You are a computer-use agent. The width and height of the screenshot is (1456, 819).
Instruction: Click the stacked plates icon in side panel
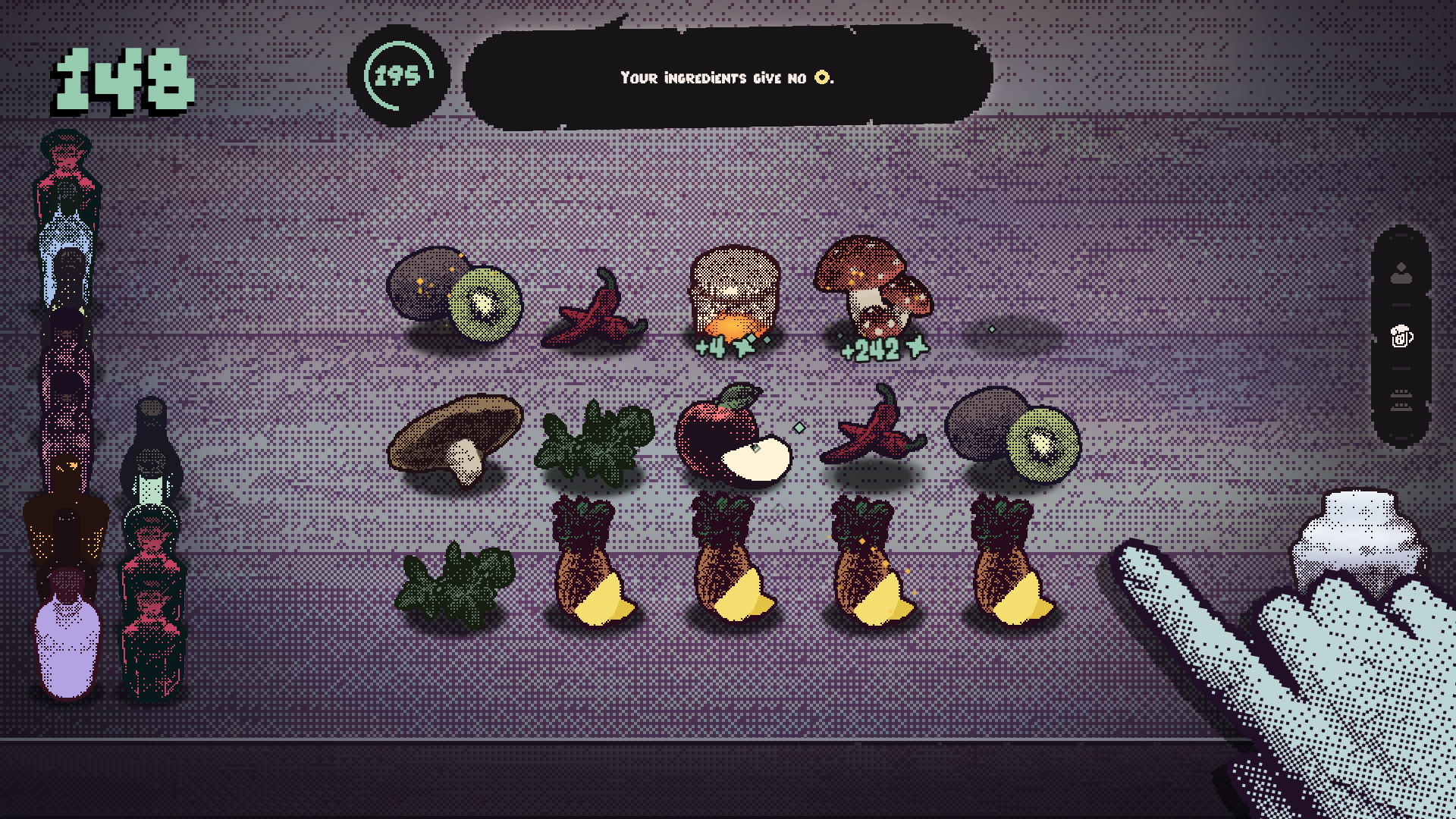click(x=1401, y=400)
